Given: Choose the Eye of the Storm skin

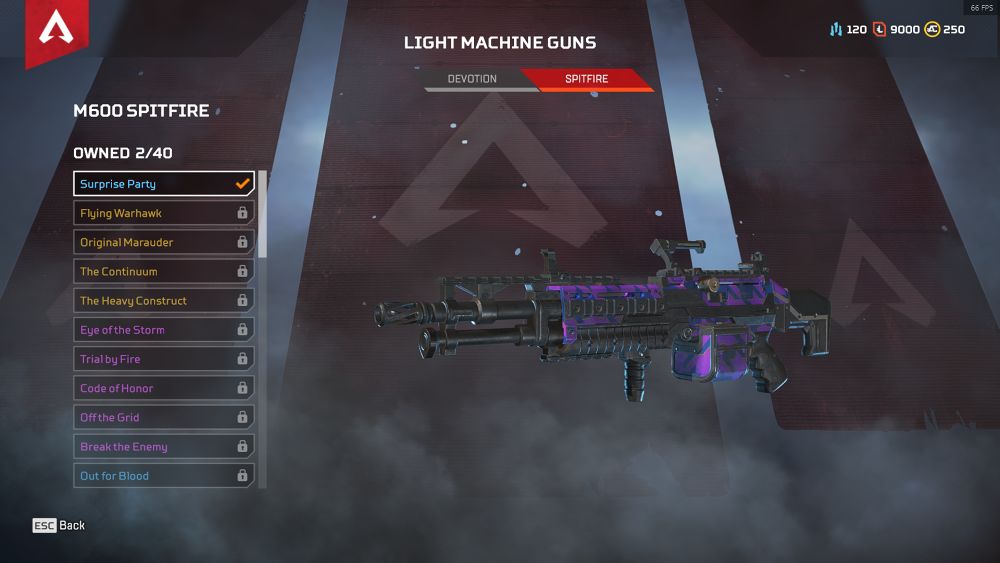Looking at the screenshot, I should [x=164, y=330].
